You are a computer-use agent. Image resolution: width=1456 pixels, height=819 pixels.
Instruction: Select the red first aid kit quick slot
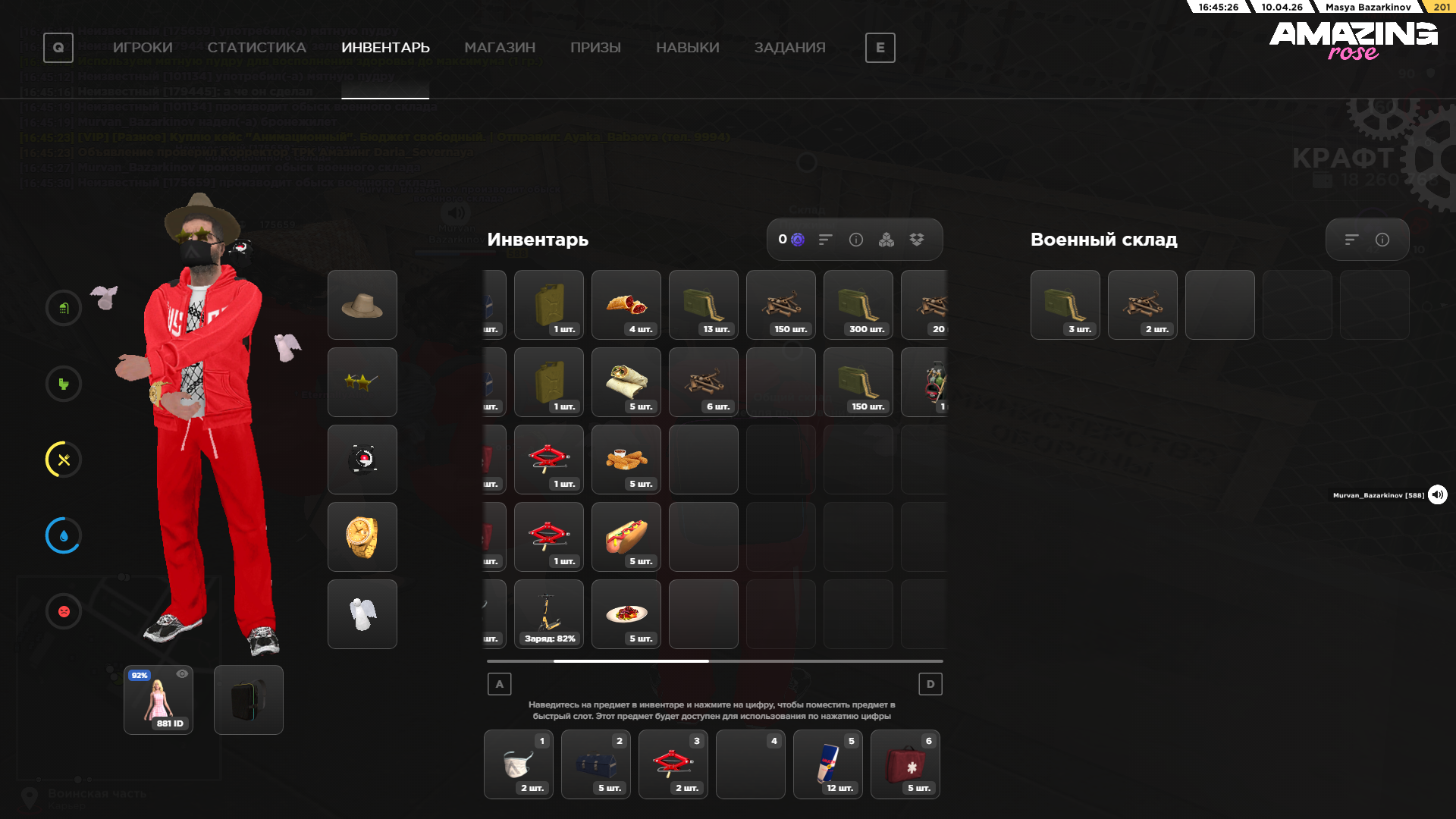(x=905, y=764)
